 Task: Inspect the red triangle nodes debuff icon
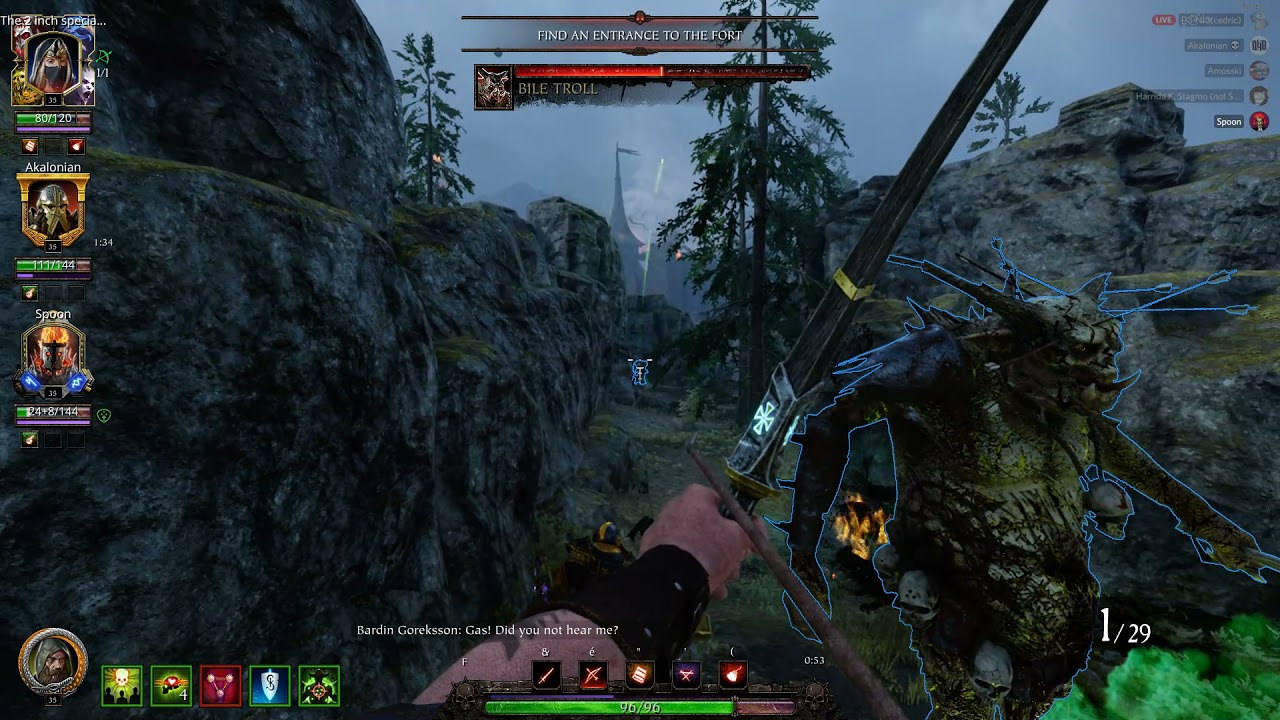tap(220, 686)
